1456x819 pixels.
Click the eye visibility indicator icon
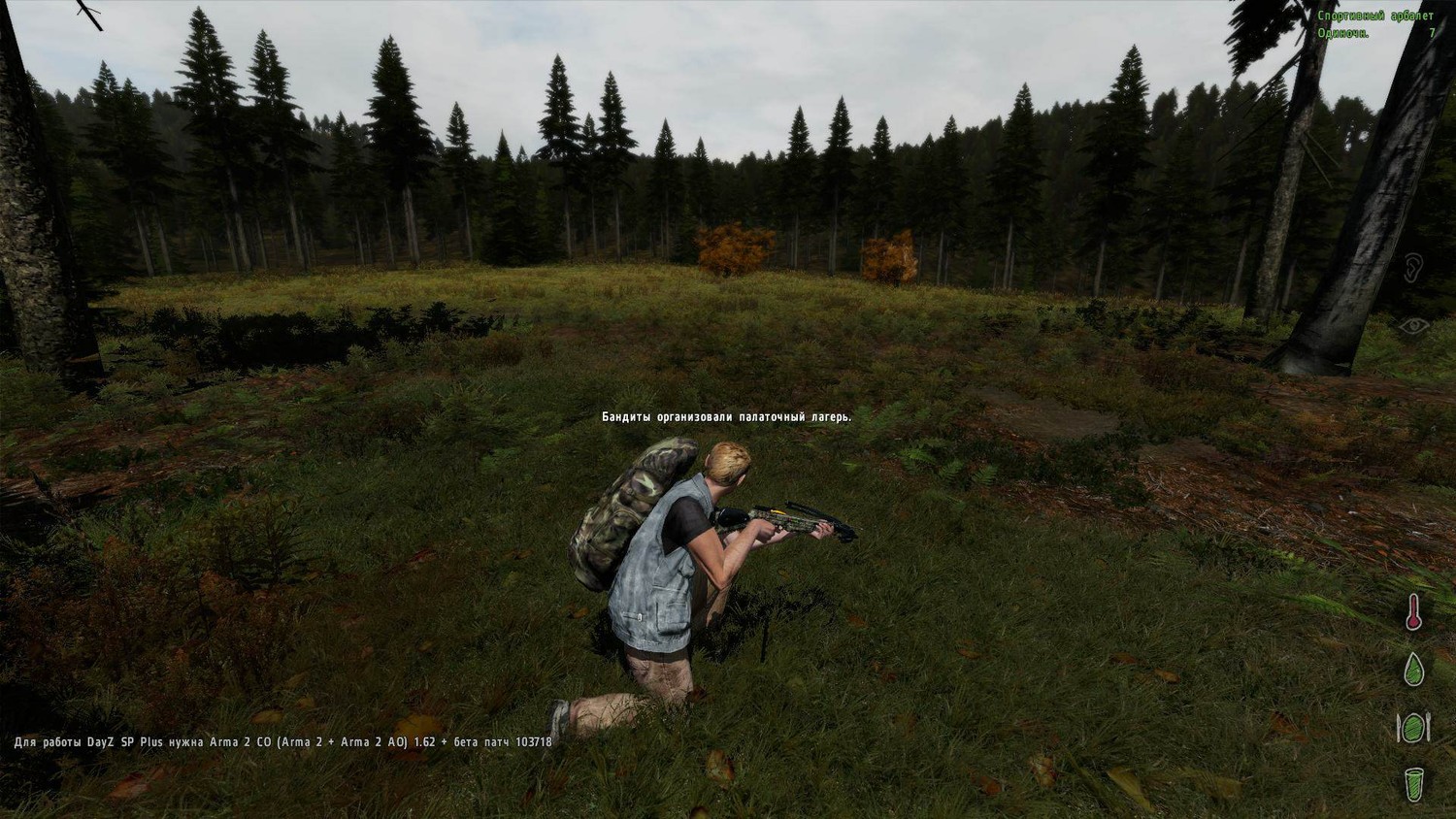coord(1413,326)
